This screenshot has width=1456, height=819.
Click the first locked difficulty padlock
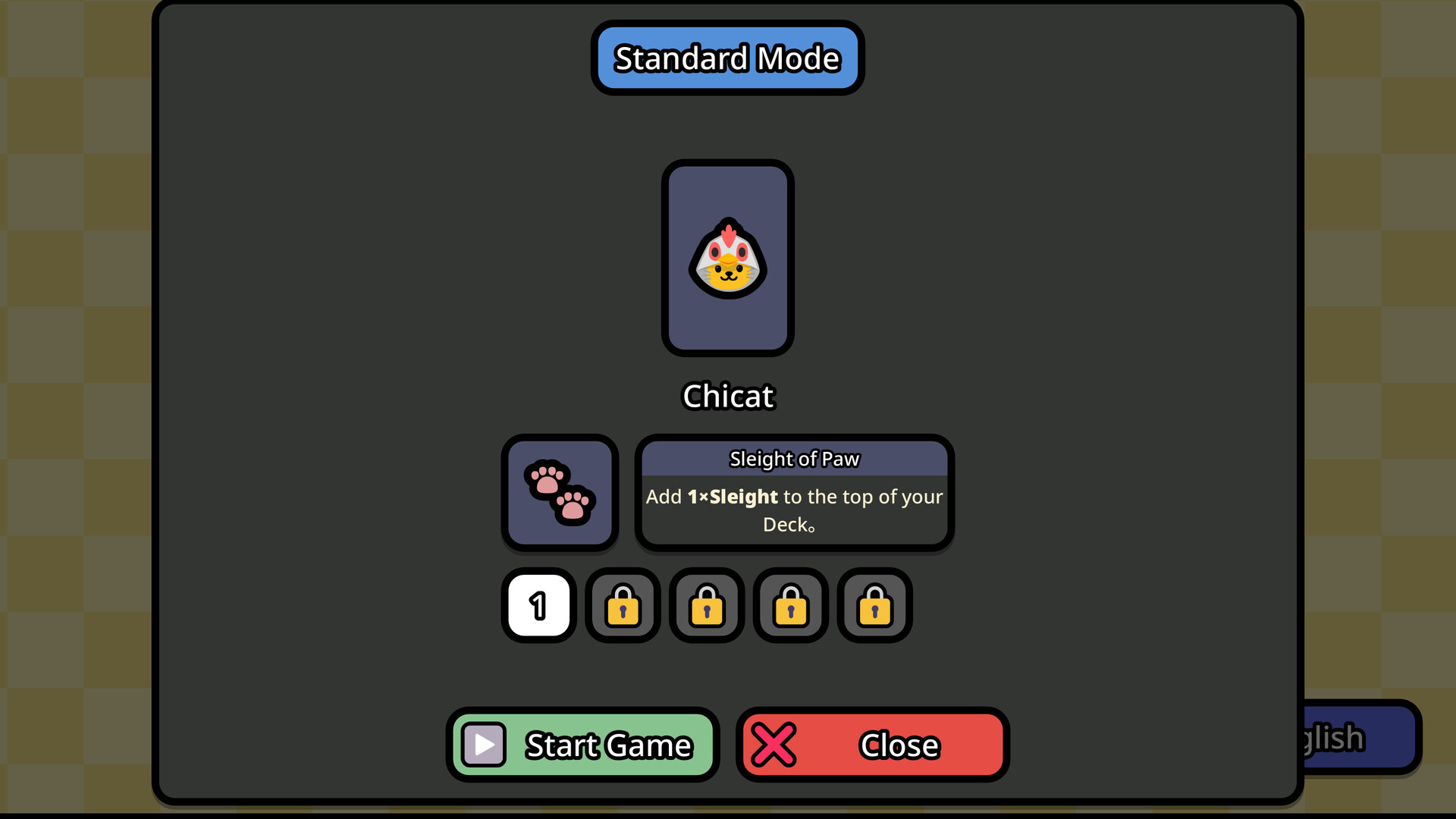pos(623,606)
